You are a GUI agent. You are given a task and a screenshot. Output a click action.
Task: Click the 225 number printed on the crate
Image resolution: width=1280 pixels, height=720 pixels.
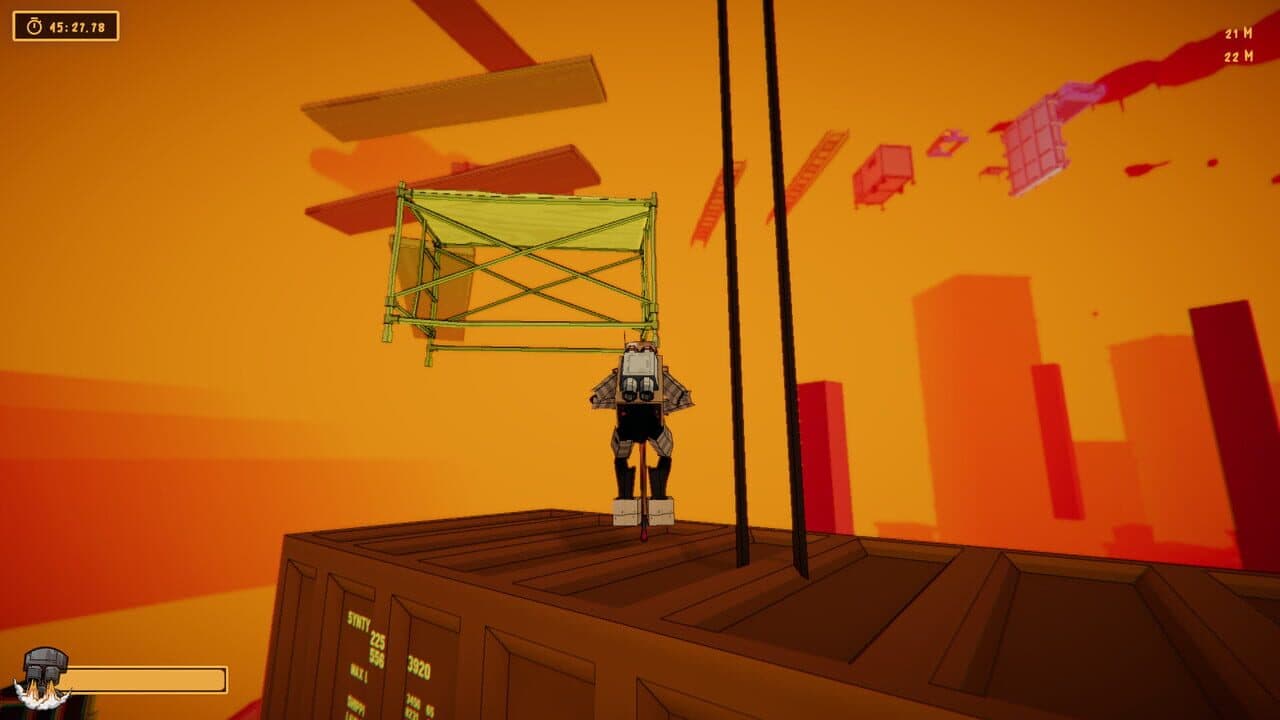(376, 637)
